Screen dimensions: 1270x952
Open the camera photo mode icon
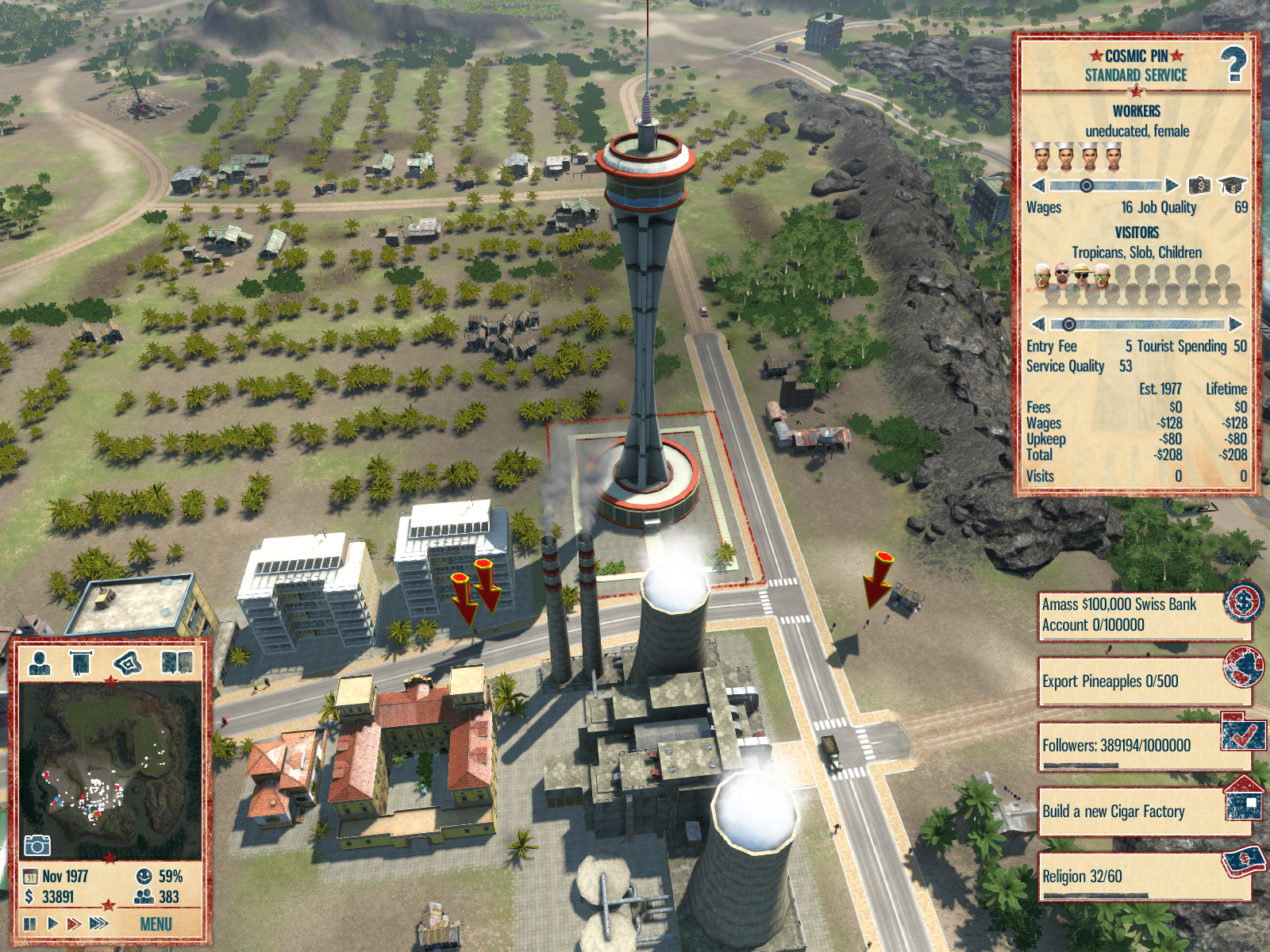pyautogui.click(x=37, y=846)
